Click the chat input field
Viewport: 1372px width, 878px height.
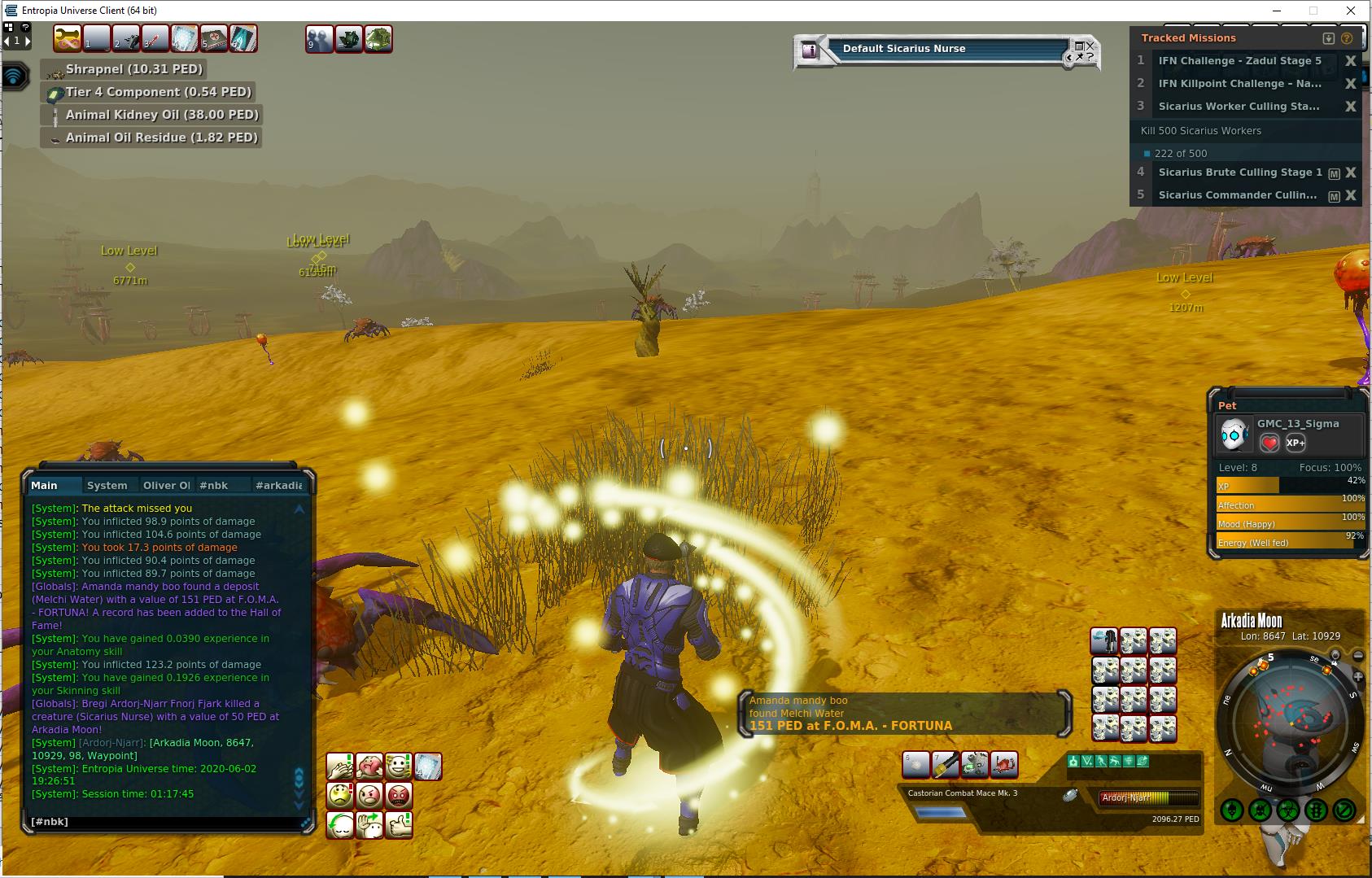(163, 822)
